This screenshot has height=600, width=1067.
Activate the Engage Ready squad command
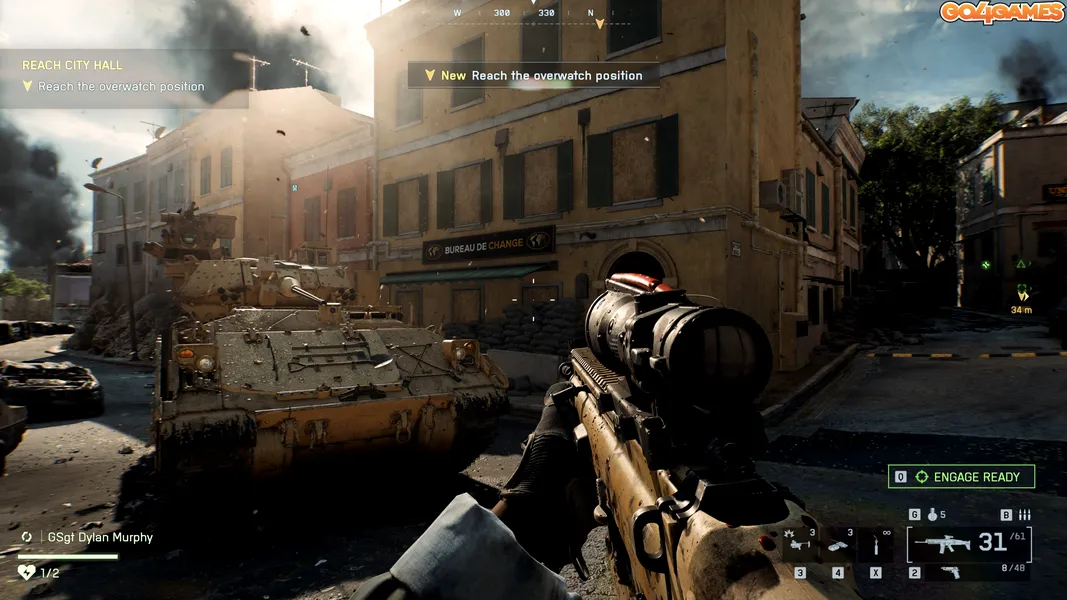[x=961, y=477]
